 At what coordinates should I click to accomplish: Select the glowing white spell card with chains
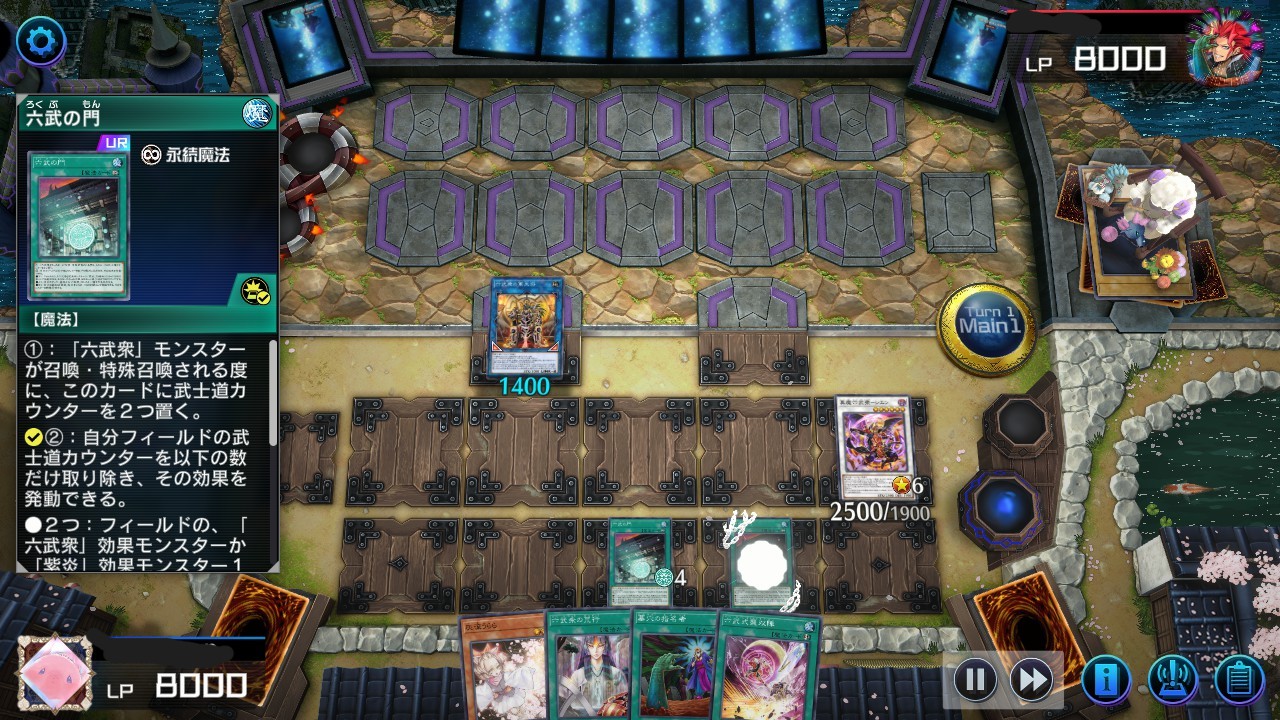[764, 563]
